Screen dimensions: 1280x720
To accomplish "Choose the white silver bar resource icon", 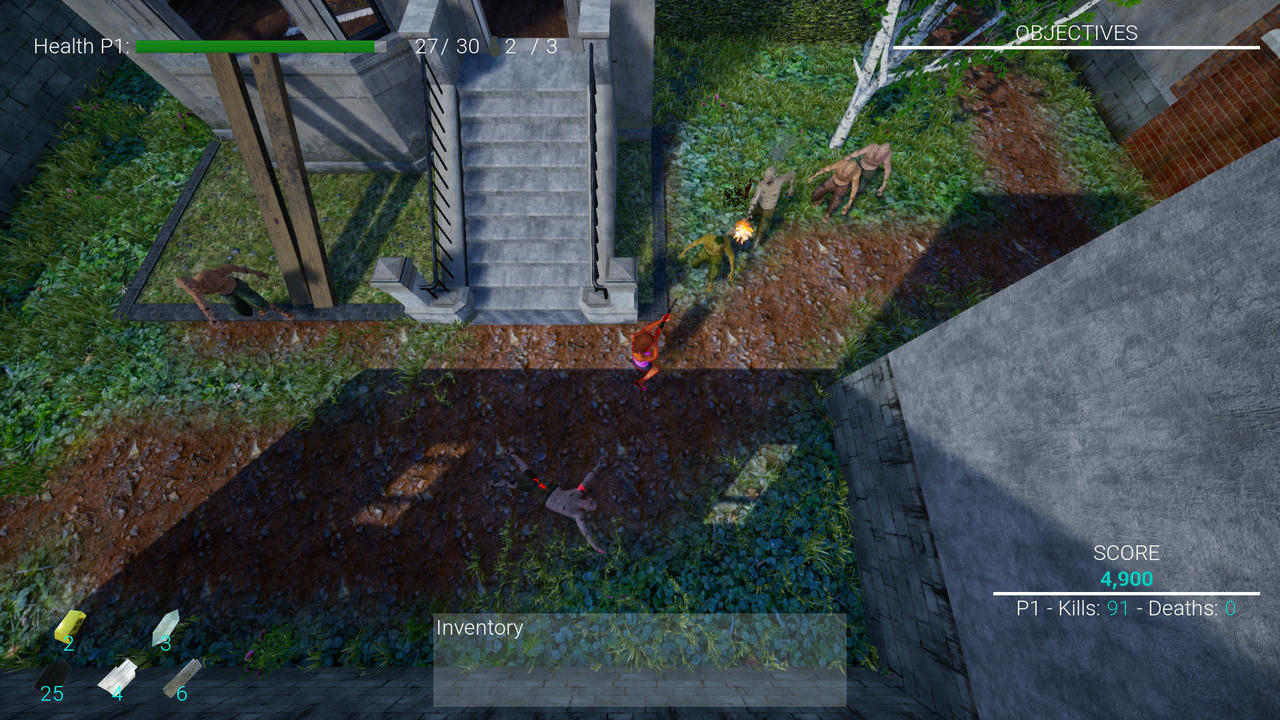I will point(117,675).
